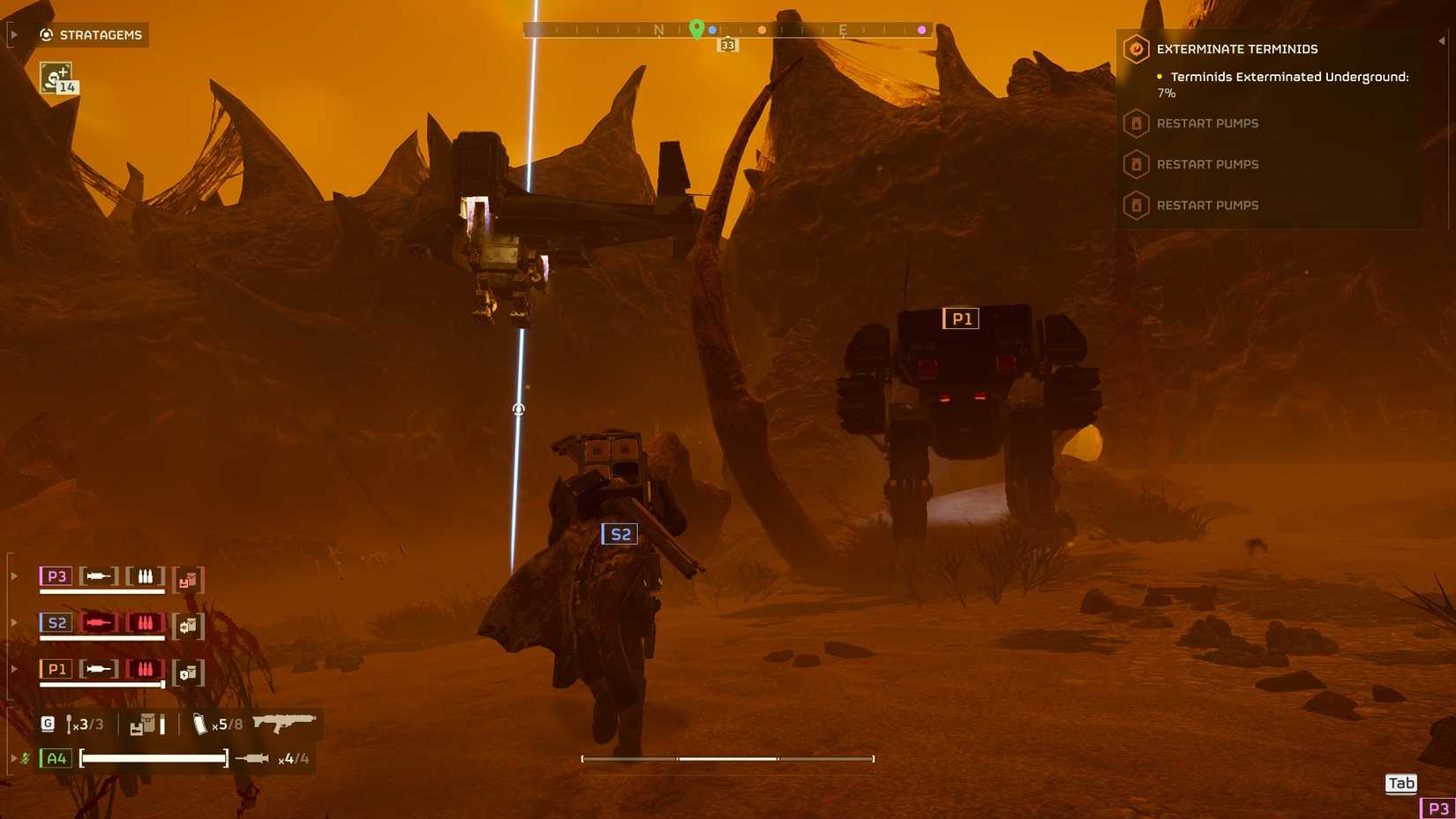
Task: Click the P3 squad member label
Action: click(55, 575)
